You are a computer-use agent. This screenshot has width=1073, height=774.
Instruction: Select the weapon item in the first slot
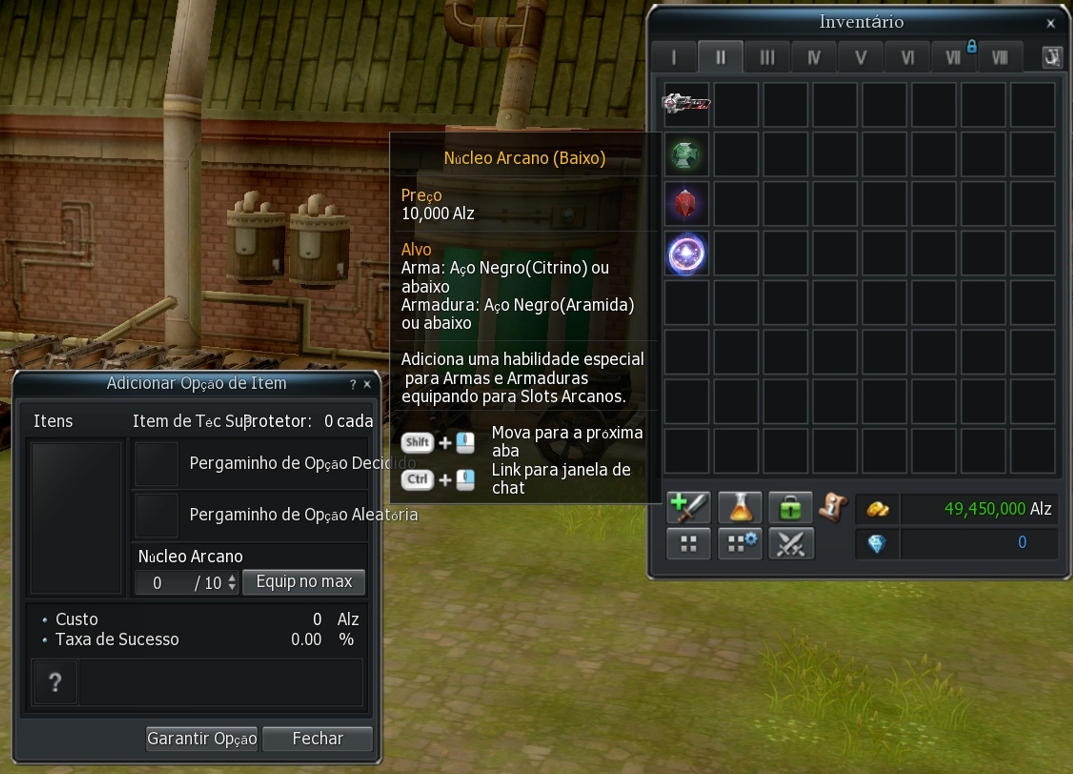click(x=687, y=104)
